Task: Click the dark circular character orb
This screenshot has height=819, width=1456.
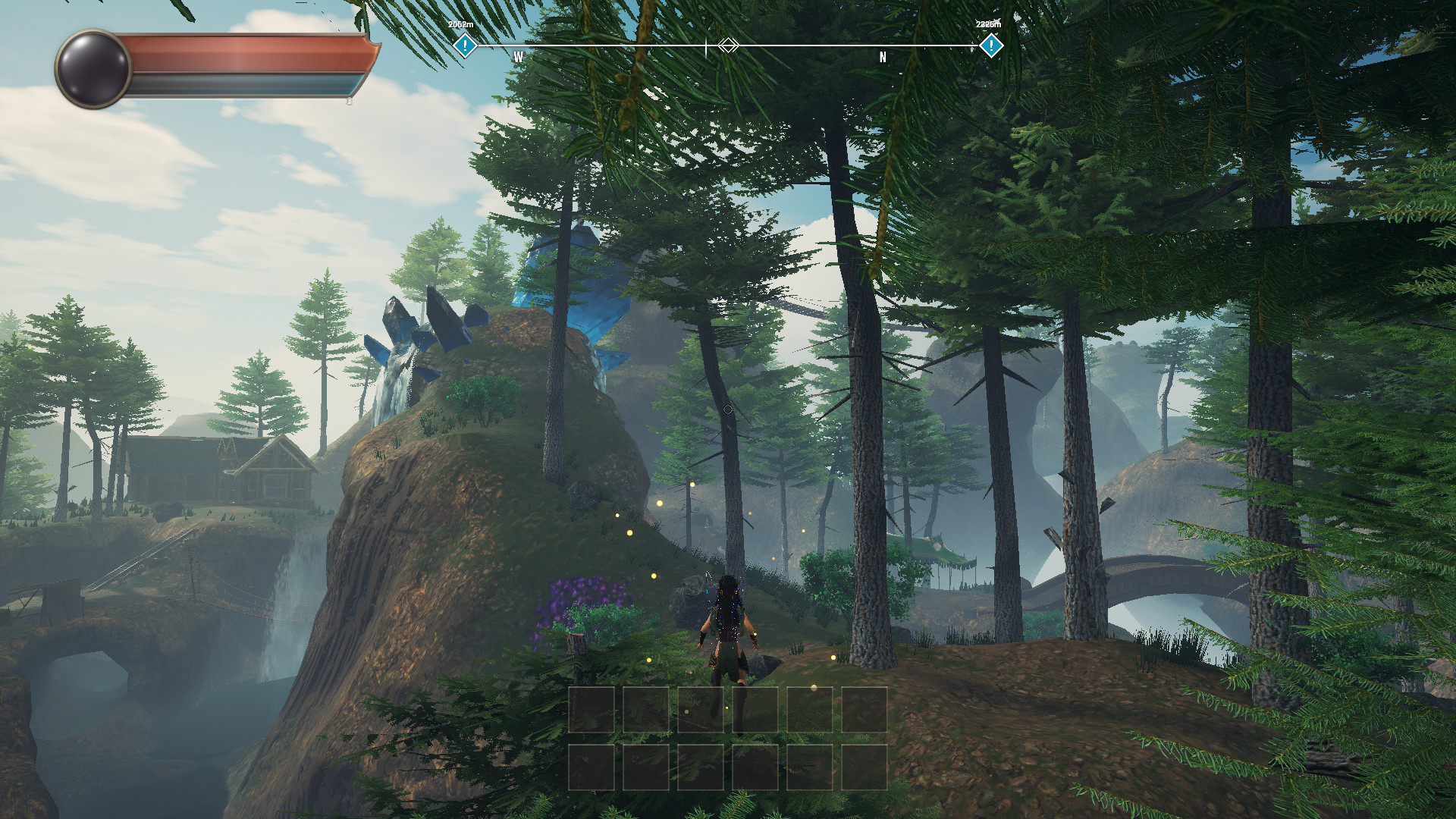Action: 94,70
